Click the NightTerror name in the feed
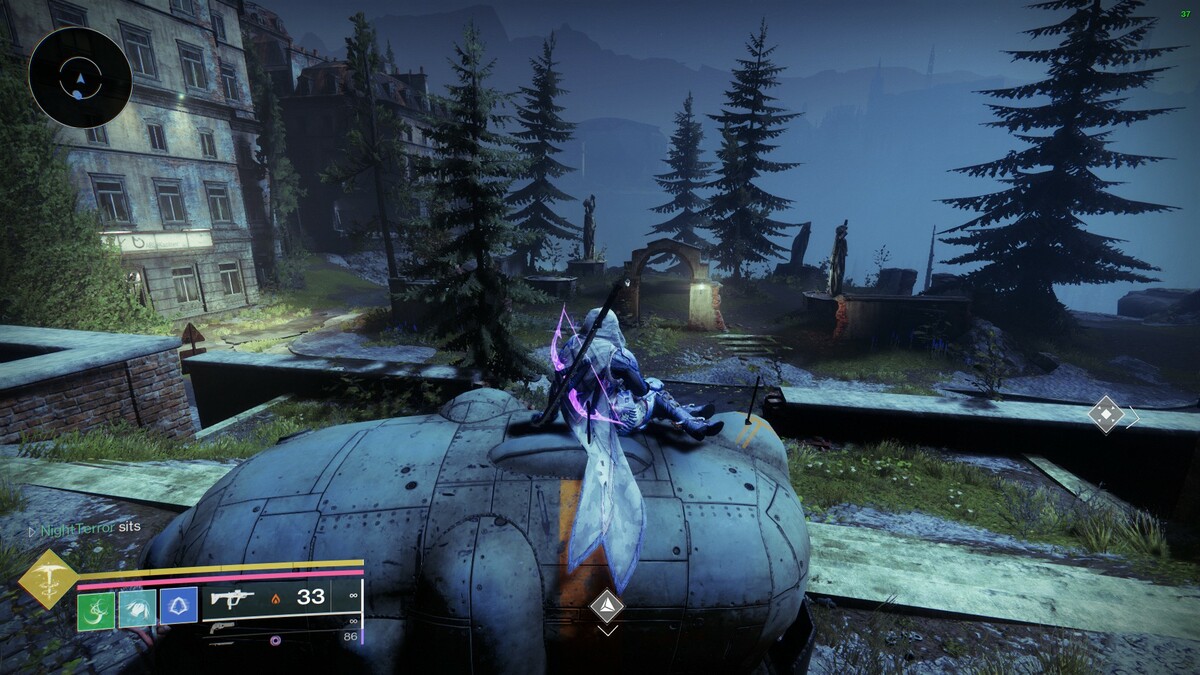1200x675 pixels. [75, 527]
